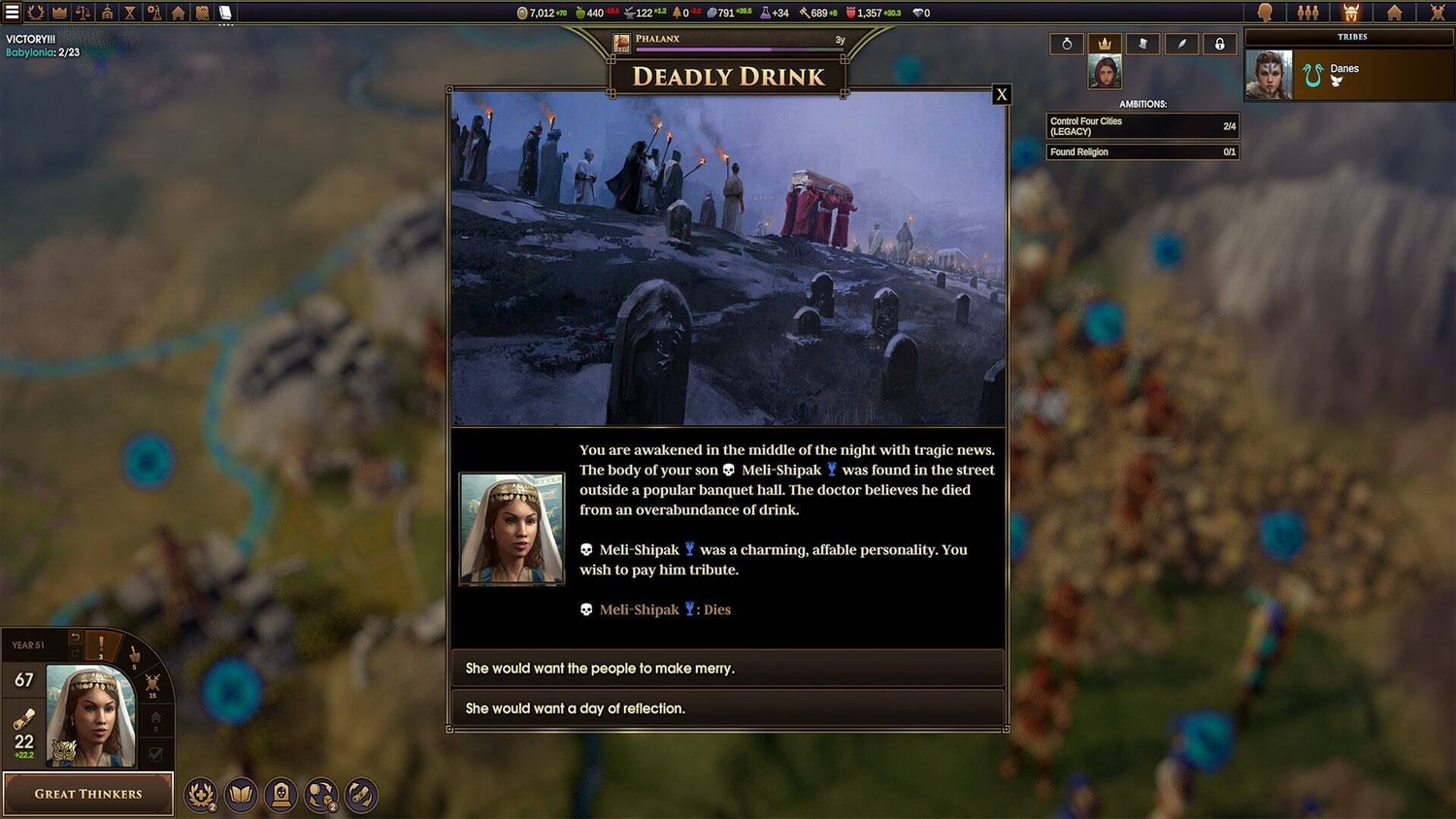The height and width of the screenshot is (819, 1456).
Task: Open the hamburger main menu
Action: click(12, 13)
